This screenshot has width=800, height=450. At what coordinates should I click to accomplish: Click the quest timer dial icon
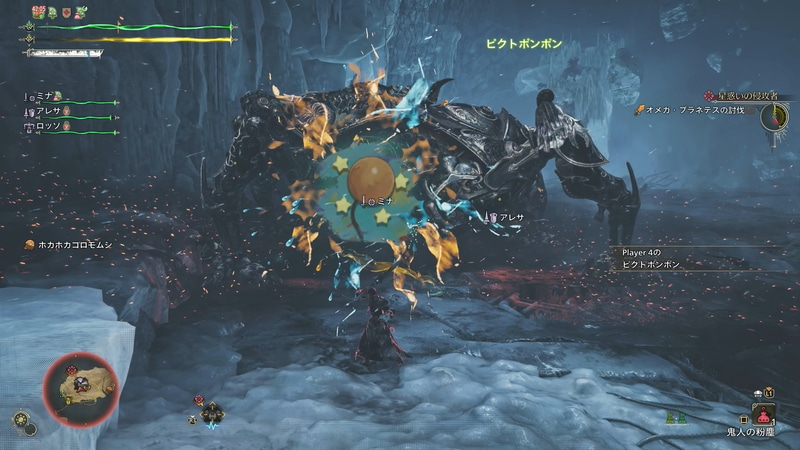pos(774,118)
